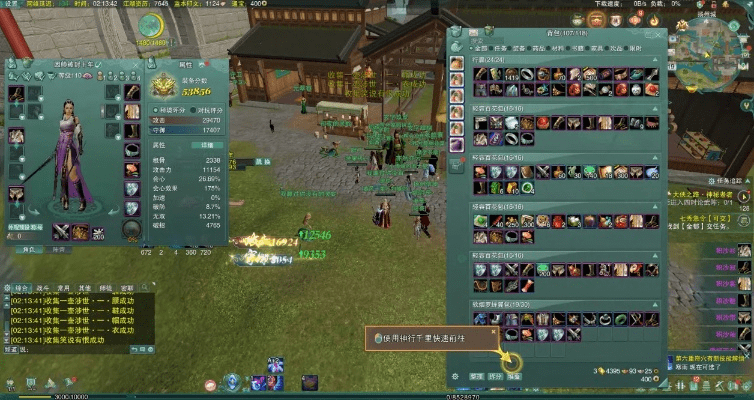
Task: Close the fast-travel tooltip with its X
Action: tap(493, 330)
